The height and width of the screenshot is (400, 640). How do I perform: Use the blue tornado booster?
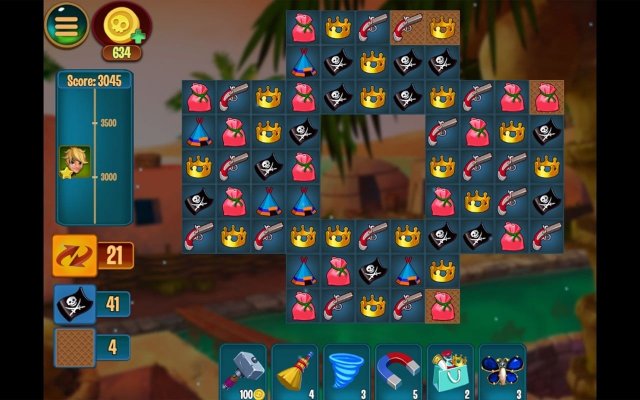pos(346,371)
